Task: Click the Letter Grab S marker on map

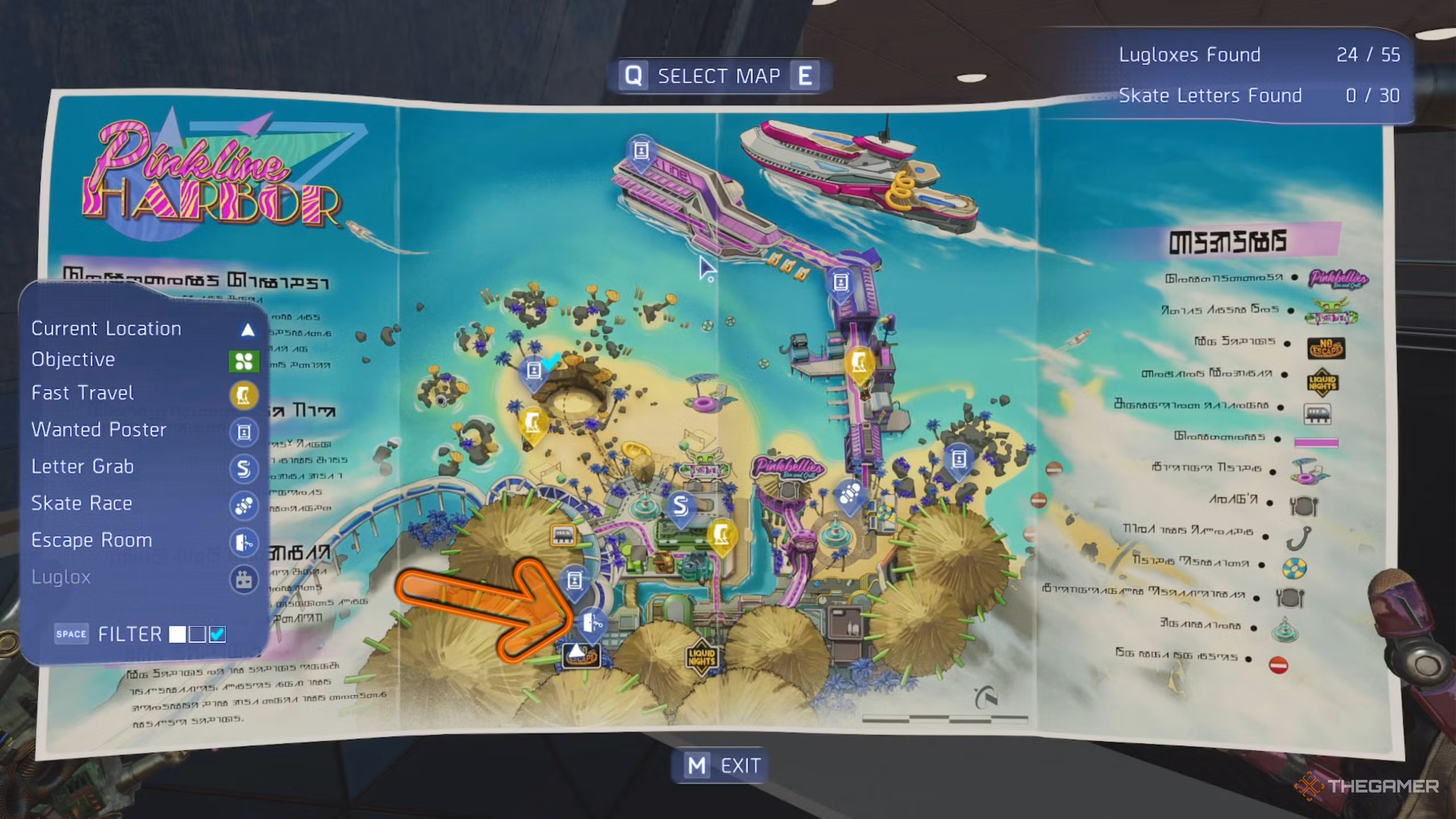Action: tap(680, 506)
